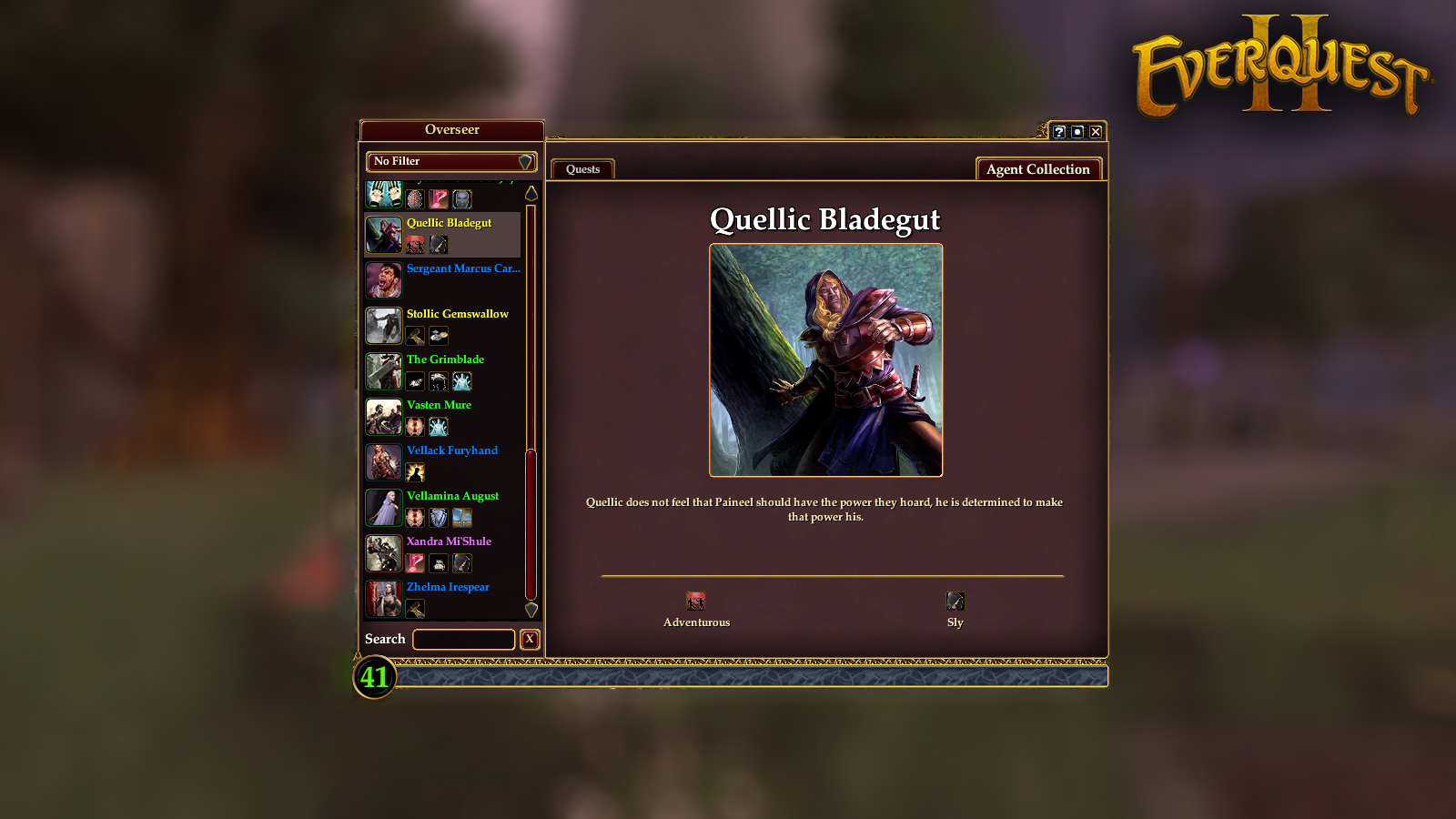
Task: Click the agent Search text field
Action: pyautogui.click(x=463, y=640)
